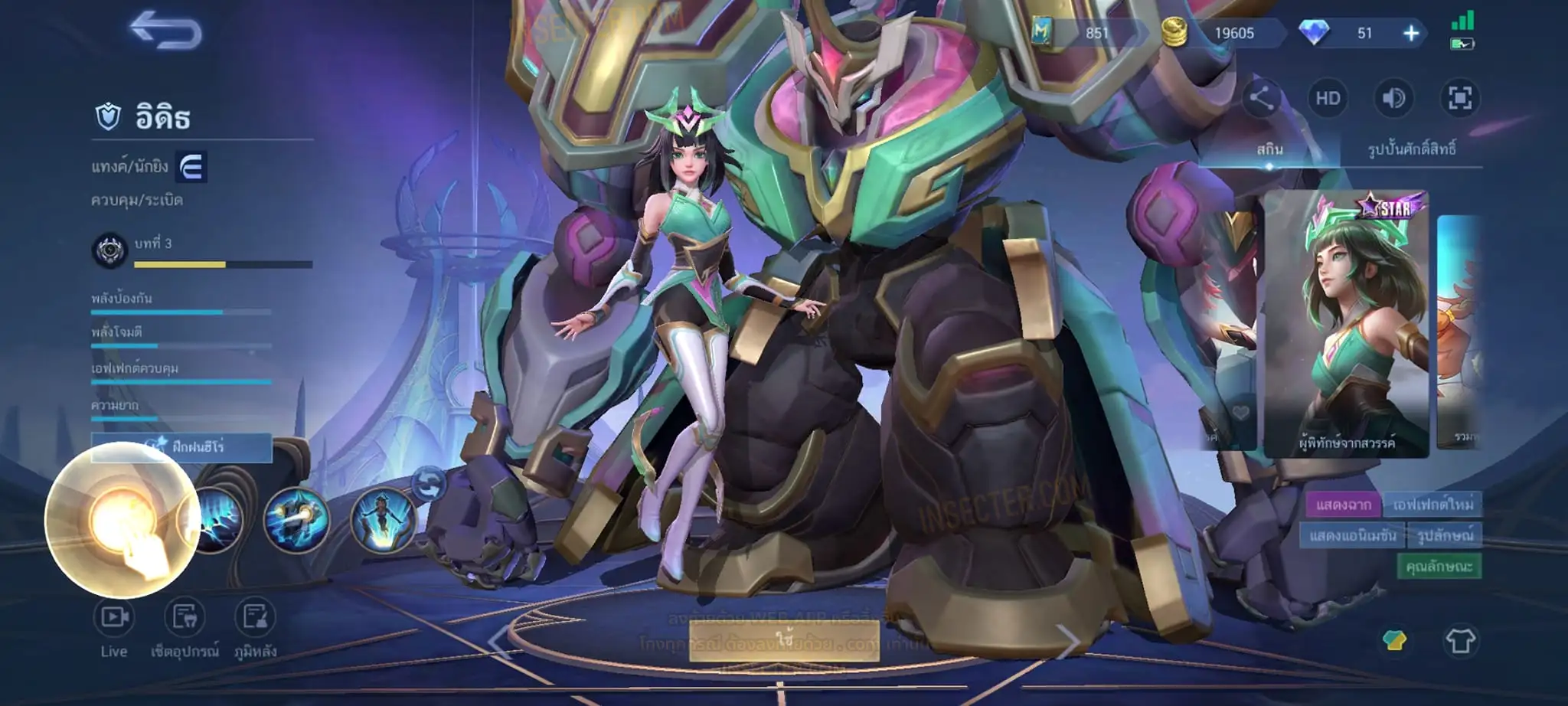
Task: Open the คุณลักษณะ green tag
Action: (x=1439, y=567)
